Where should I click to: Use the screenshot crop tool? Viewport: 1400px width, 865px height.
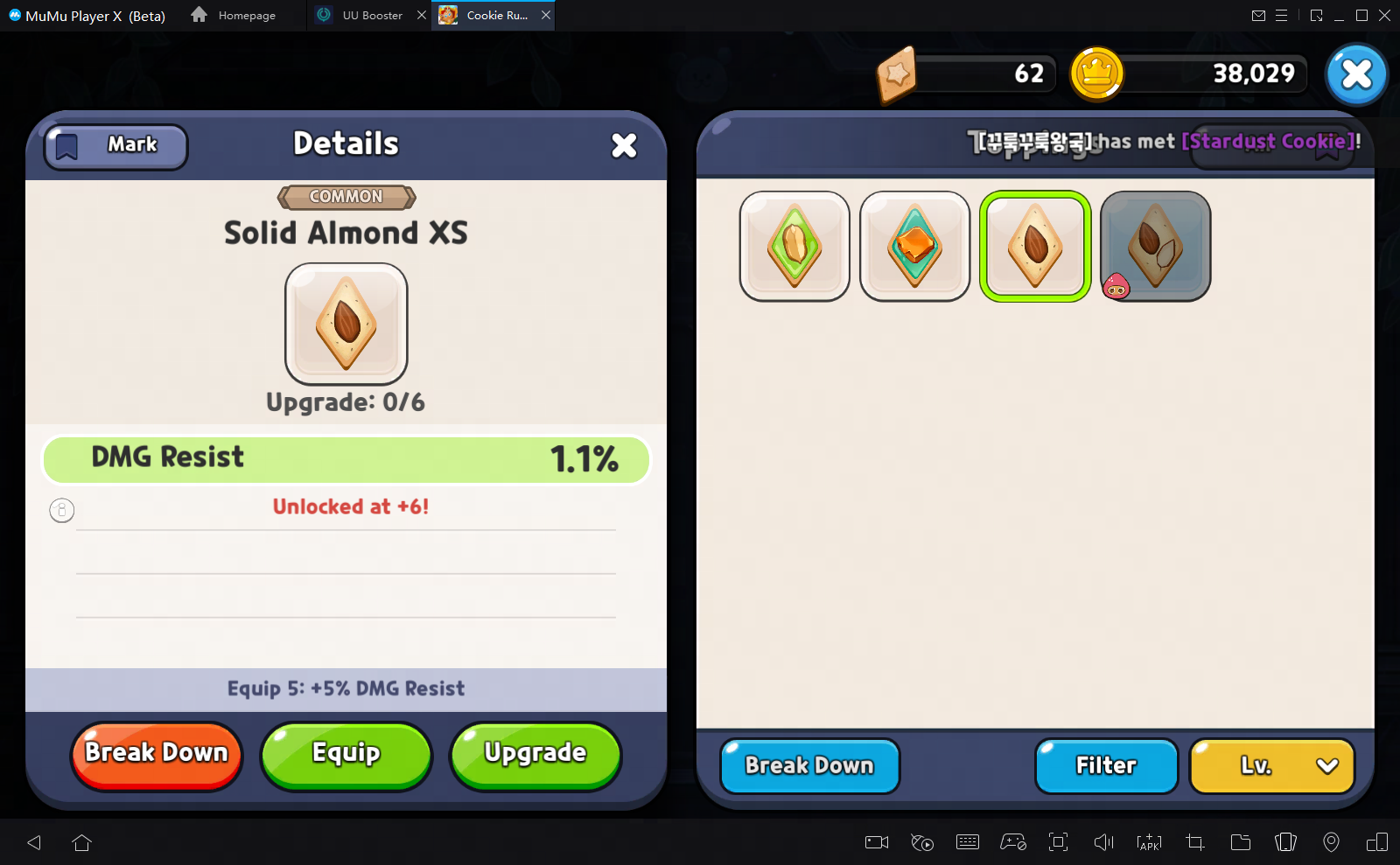pos(1193,842)
